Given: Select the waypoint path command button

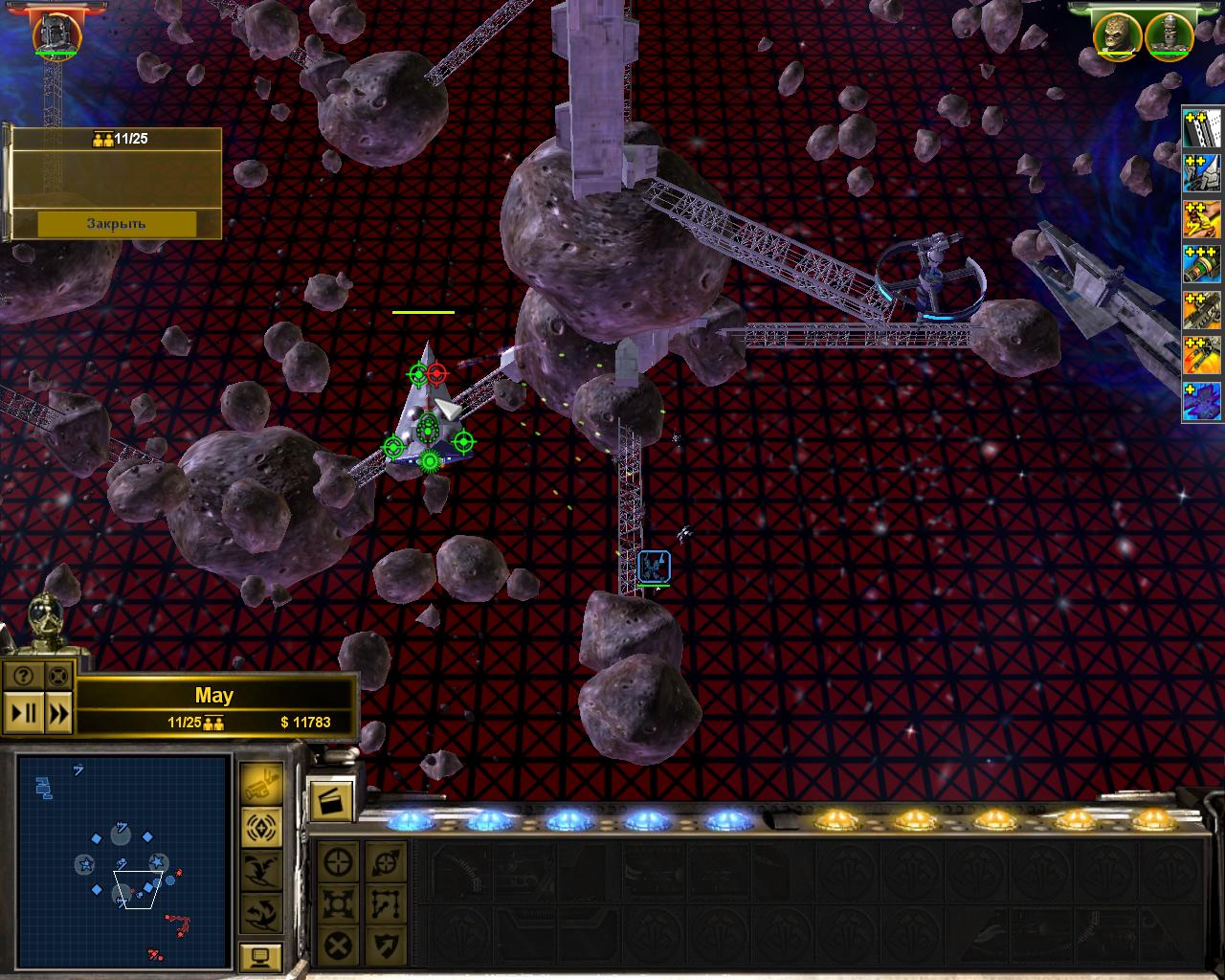Looking at the screenshot, I should click(x=386, y=903).
